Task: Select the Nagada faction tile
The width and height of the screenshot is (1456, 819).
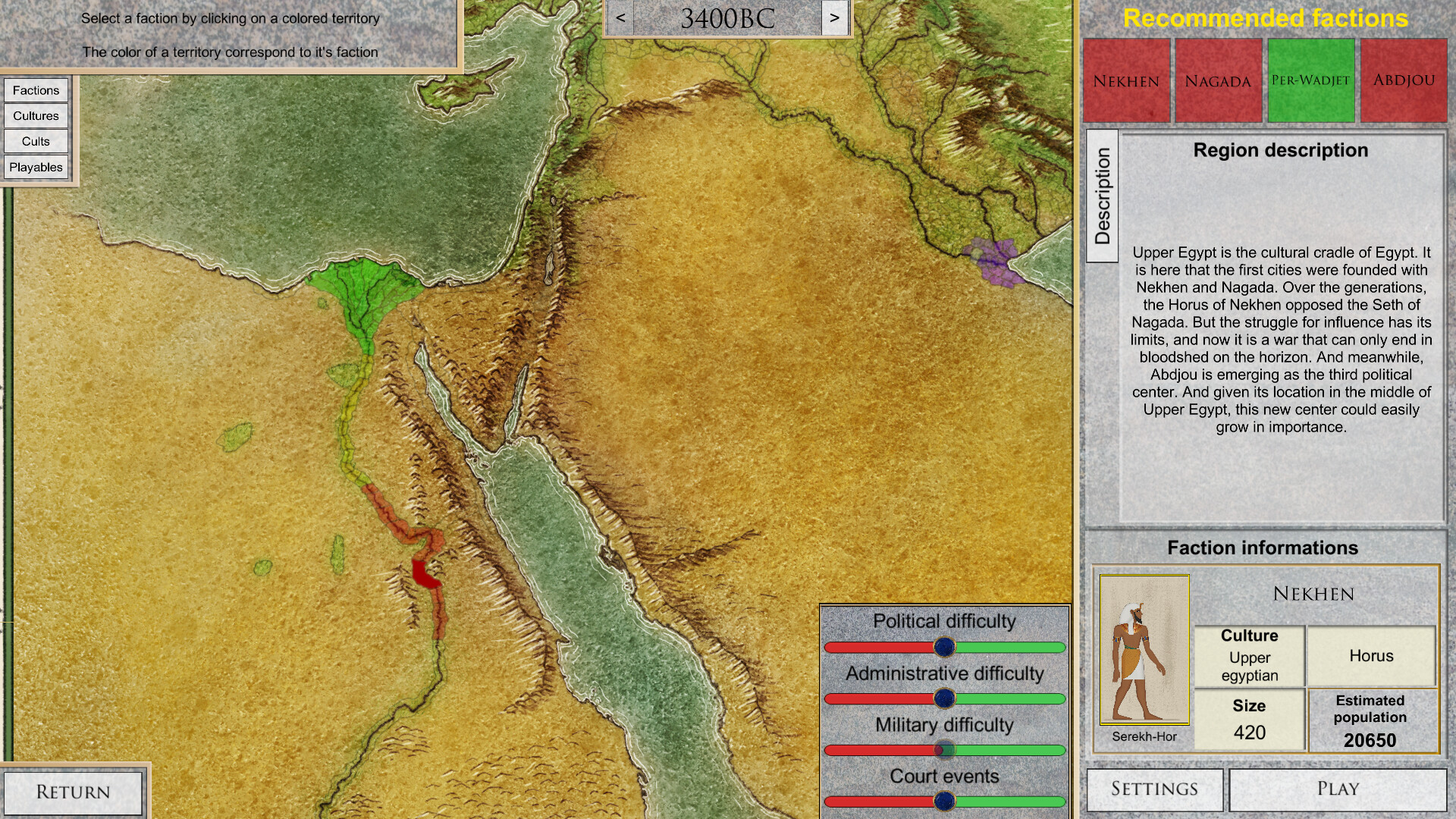Action: (1218, 80)
